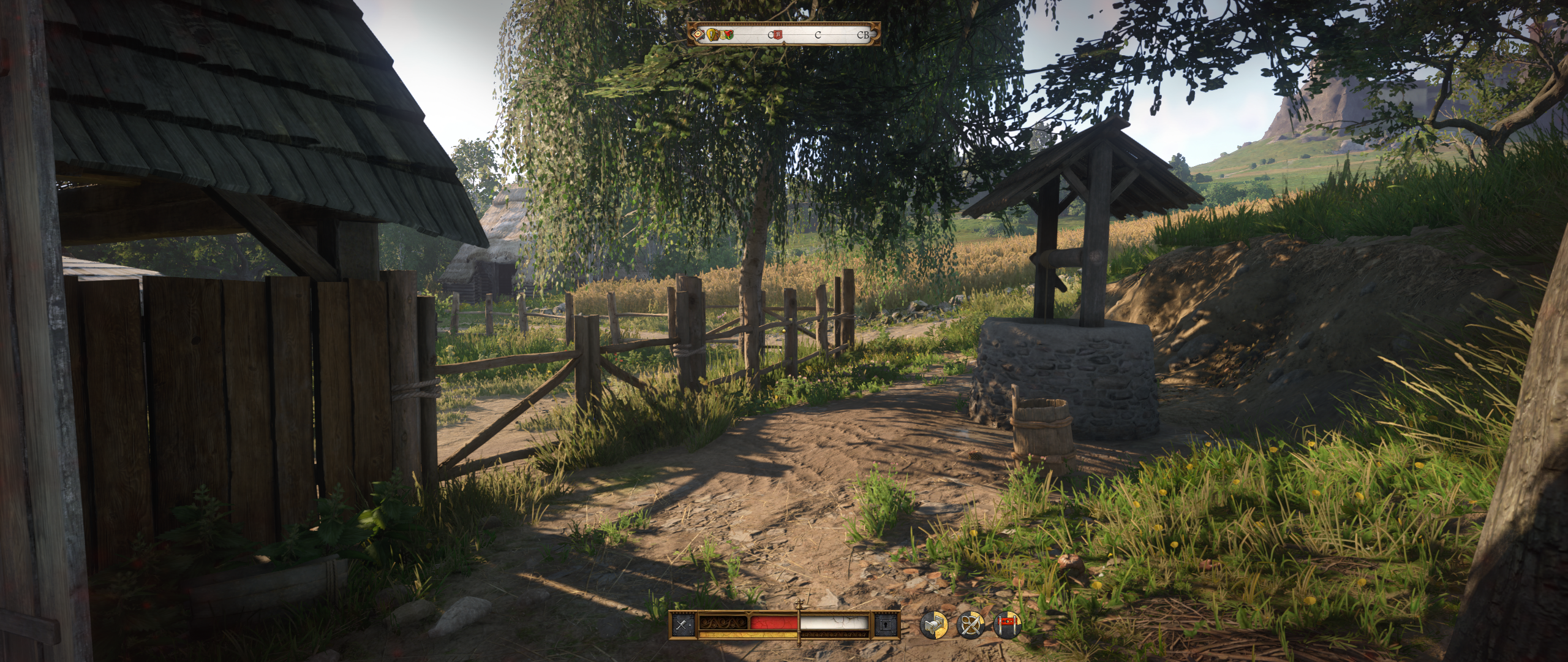The image size is (1568, 662).
Task: Click the keyhole lock icon
Action: (x=886, y=625)
